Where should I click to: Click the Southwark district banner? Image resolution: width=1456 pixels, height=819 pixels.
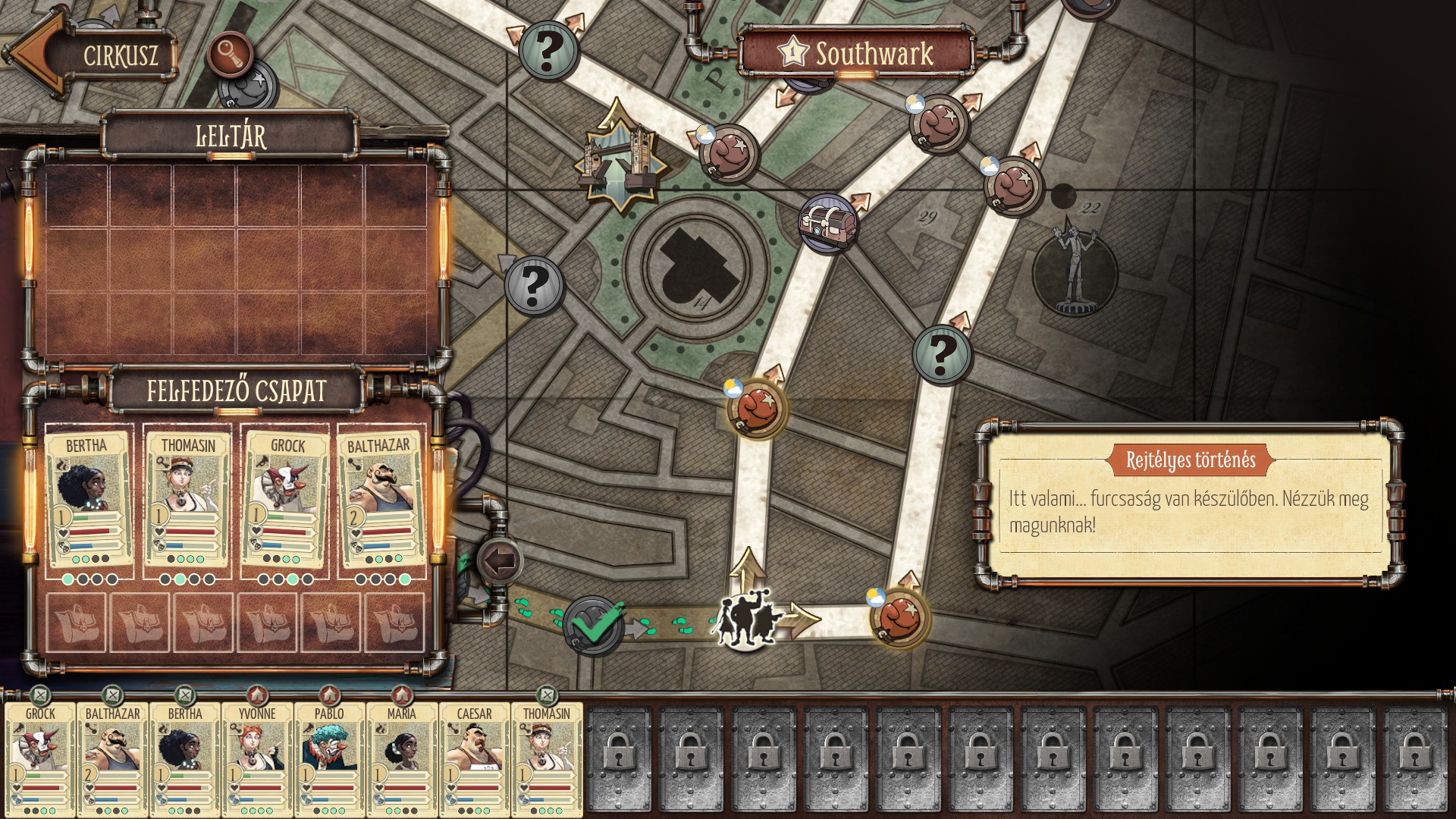[x=857, y=53]
